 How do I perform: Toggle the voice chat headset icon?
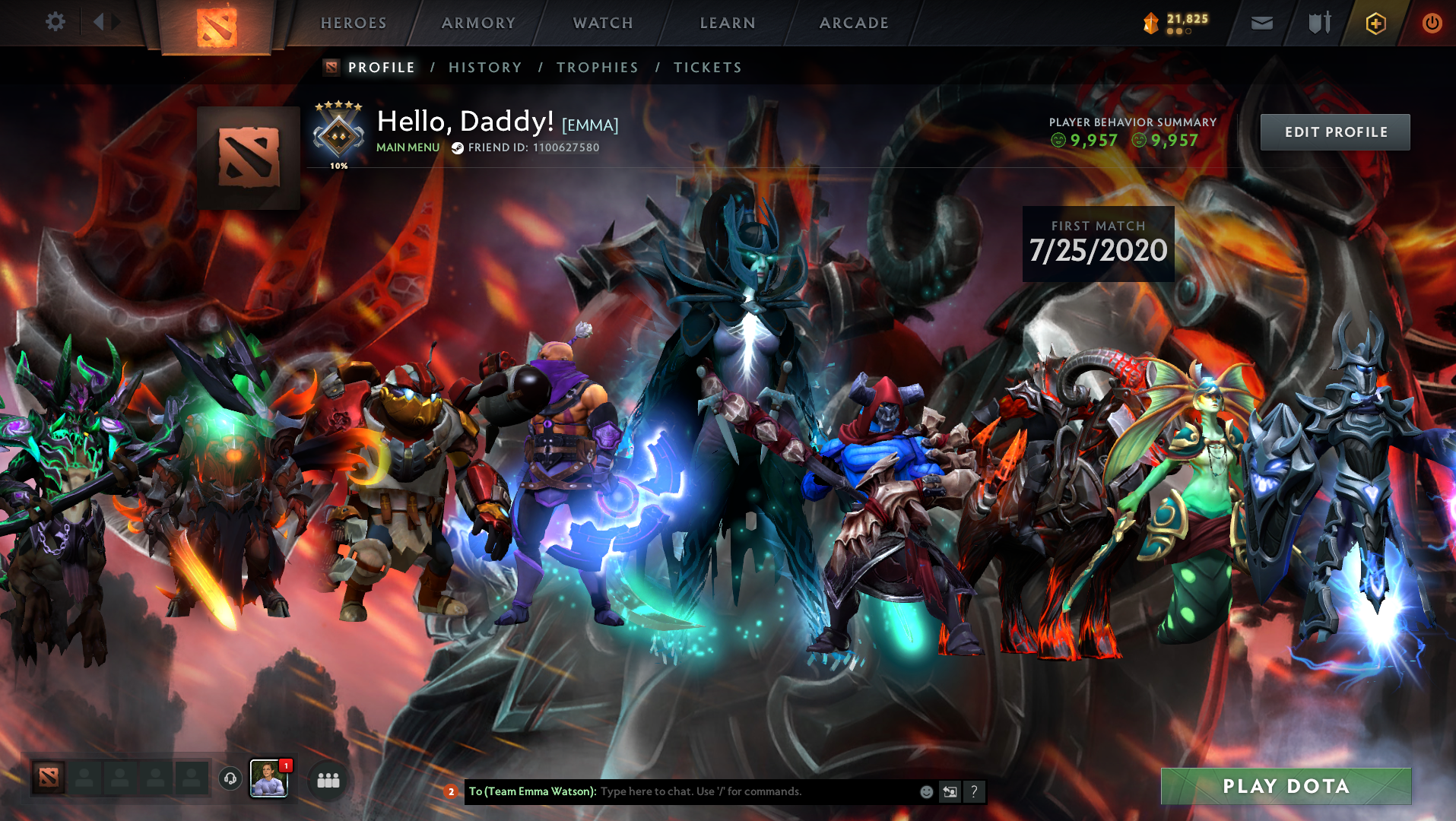pyautogui.click(x=229, y=778)
